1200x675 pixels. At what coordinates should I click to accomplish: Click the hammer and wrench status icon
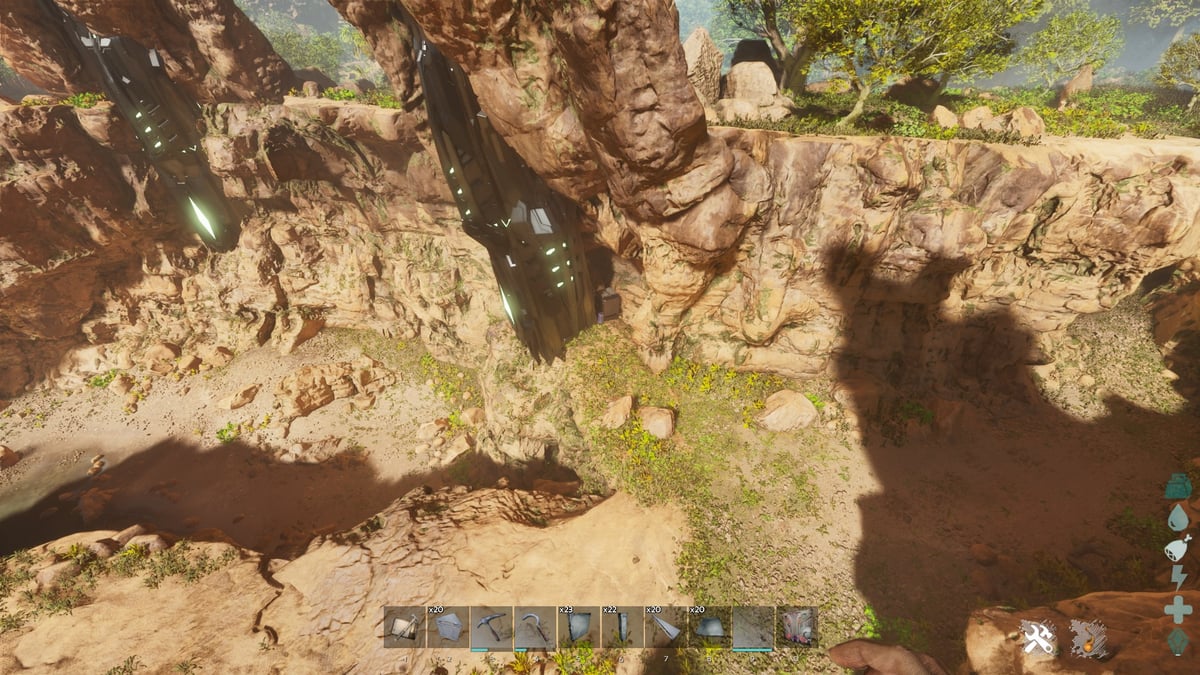click(1038, 638)
